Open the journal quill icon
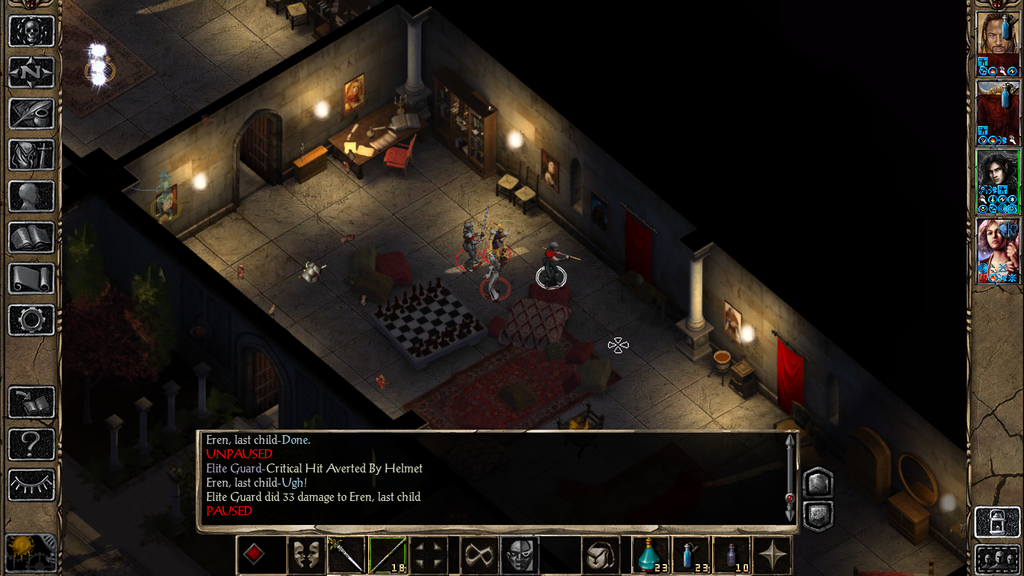The width and height of the screenshot is (1024, 576). tap(31, 113)
